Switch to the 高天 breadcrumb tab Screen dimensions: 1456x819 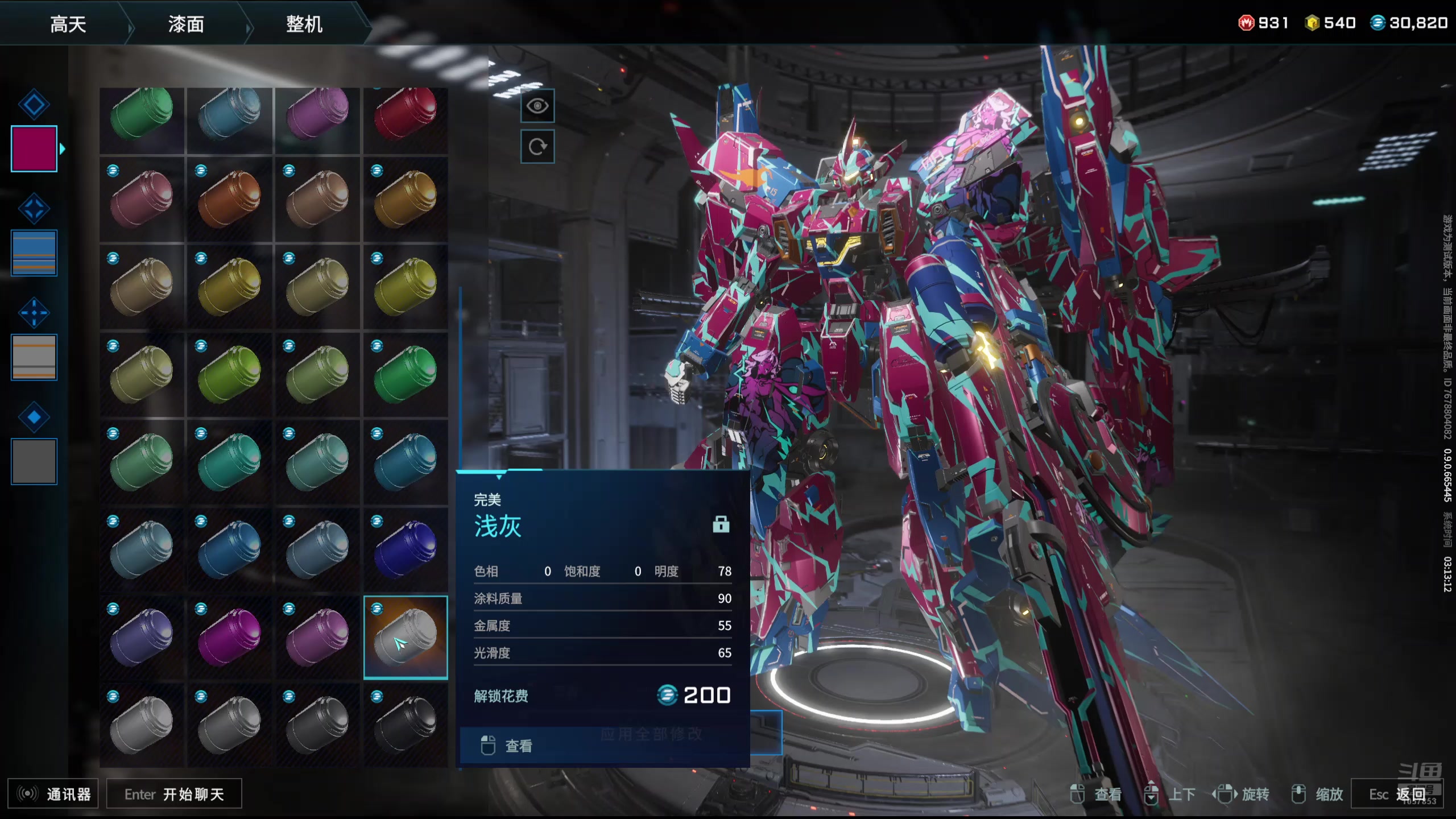[68, 24]
